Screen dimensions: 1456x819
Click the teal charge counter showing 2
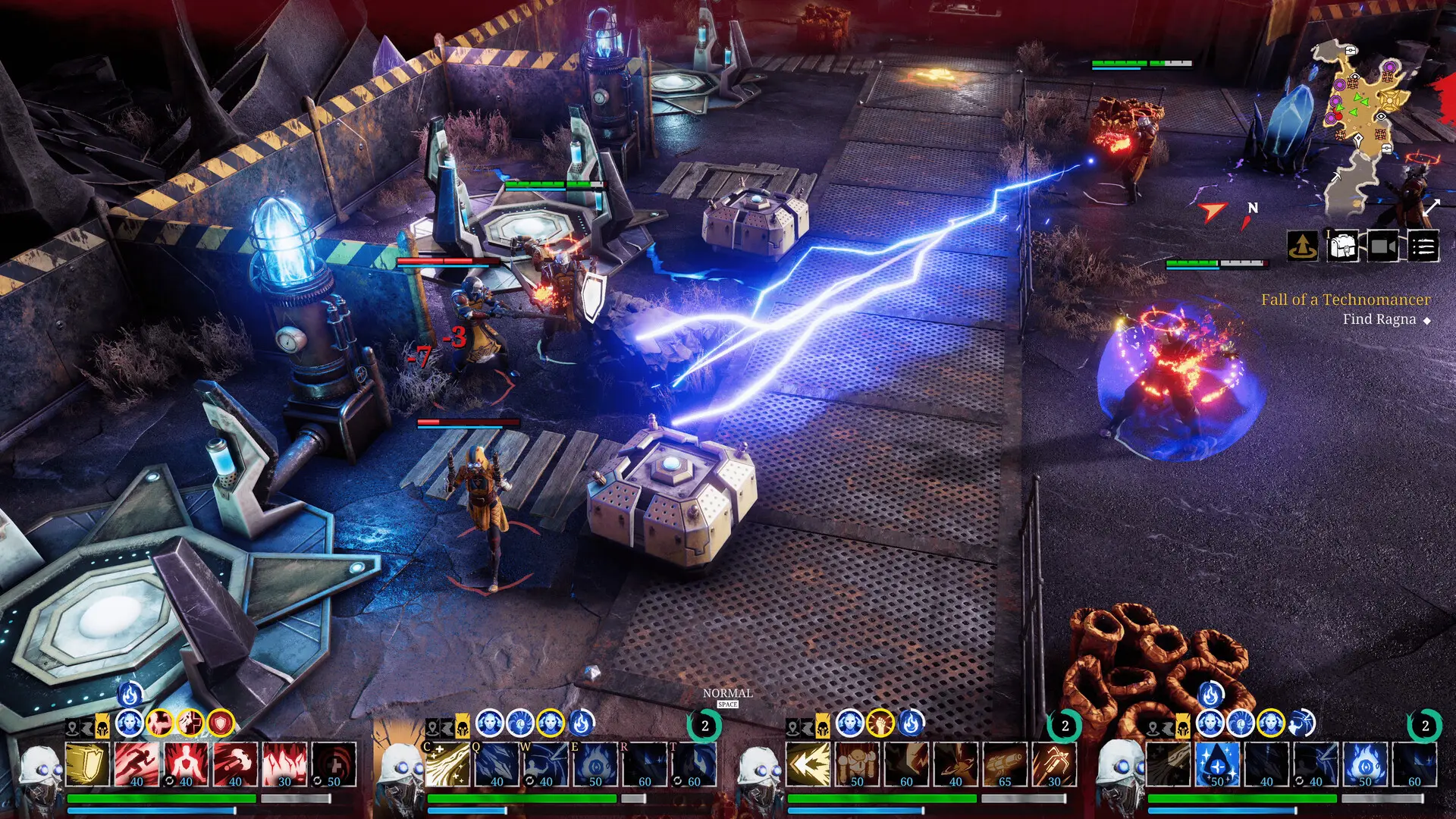(x=705, y=726)
